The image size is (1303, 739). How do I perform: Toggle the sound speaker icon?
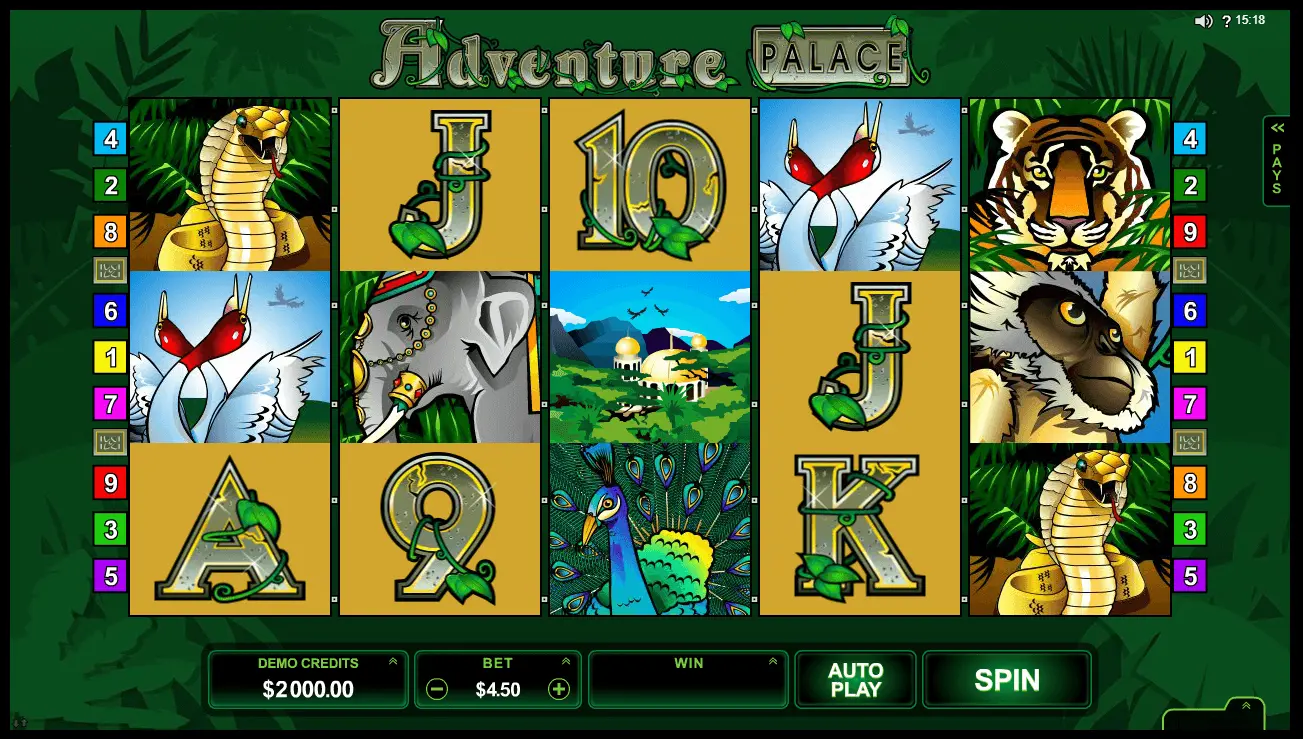1203,21
